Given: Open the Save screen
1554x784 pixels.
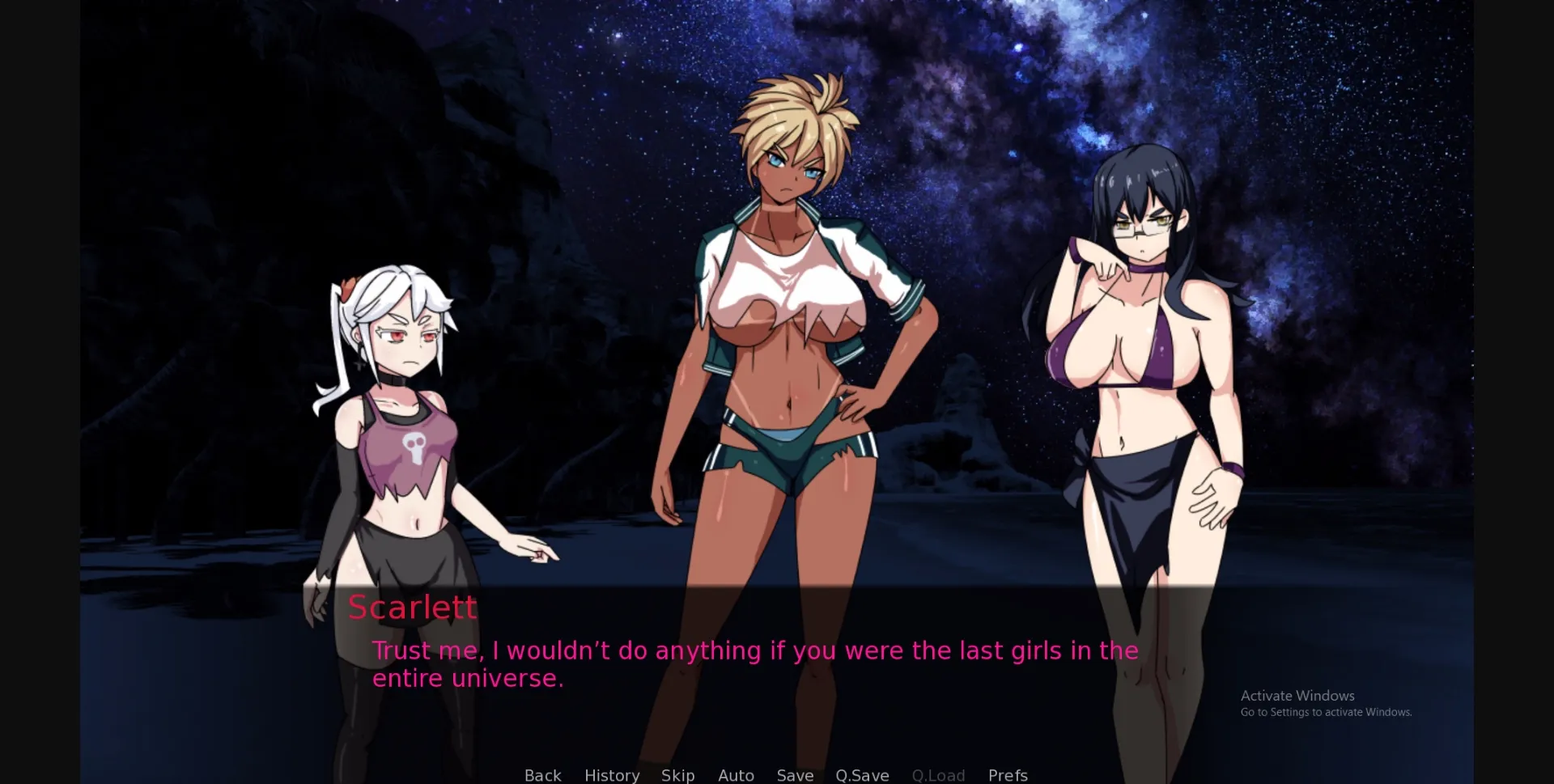Looking at the screenshot, I should [x=795, y=775].
